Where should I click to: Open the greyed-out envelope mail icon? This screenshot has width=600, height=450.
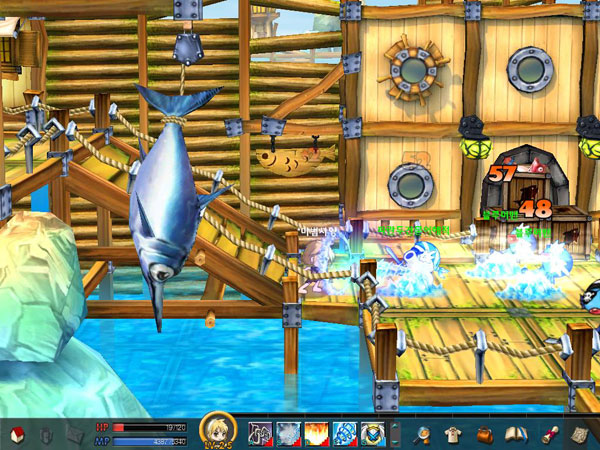(74, 434)
